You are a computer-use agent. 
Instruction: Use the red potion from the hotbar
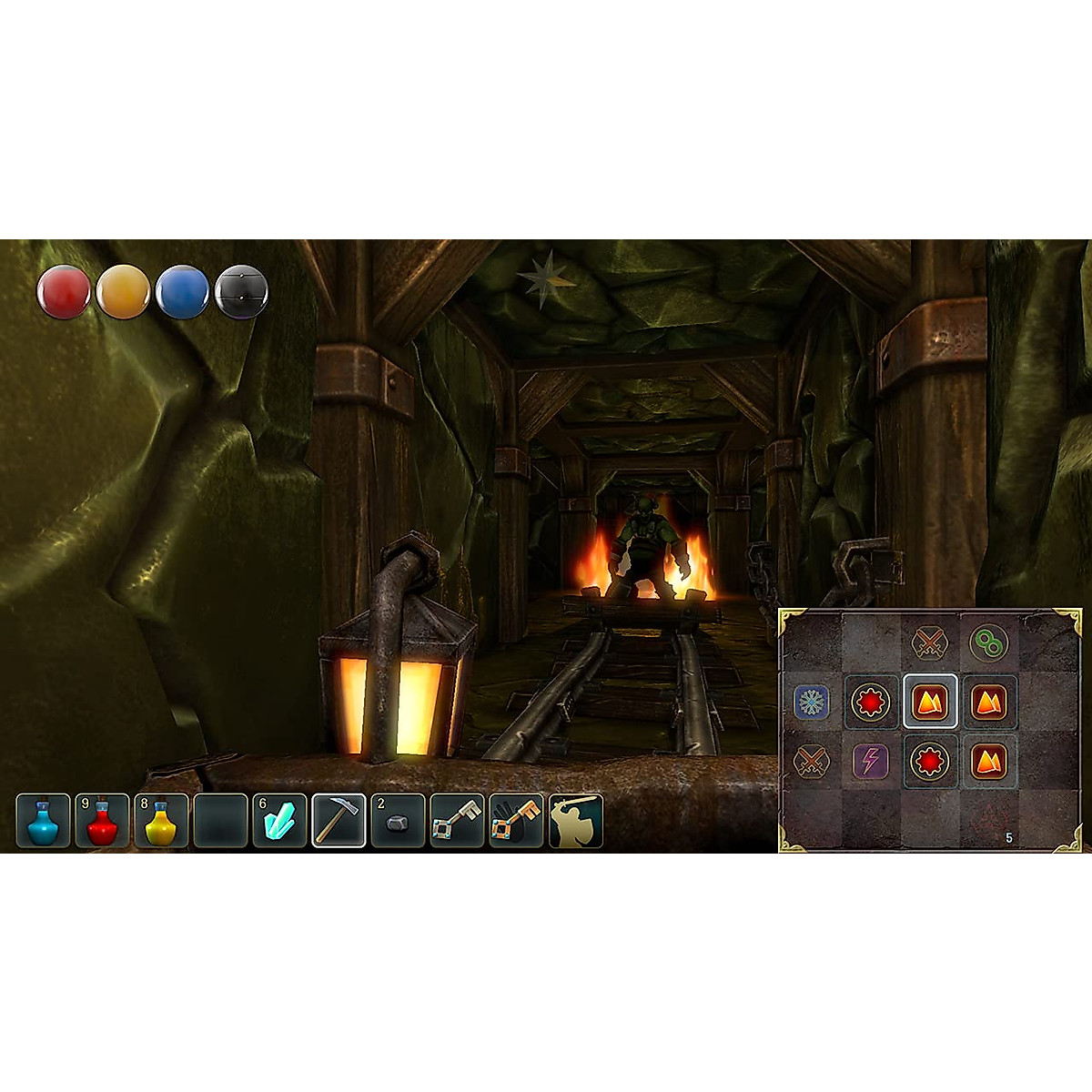point(102,821)
